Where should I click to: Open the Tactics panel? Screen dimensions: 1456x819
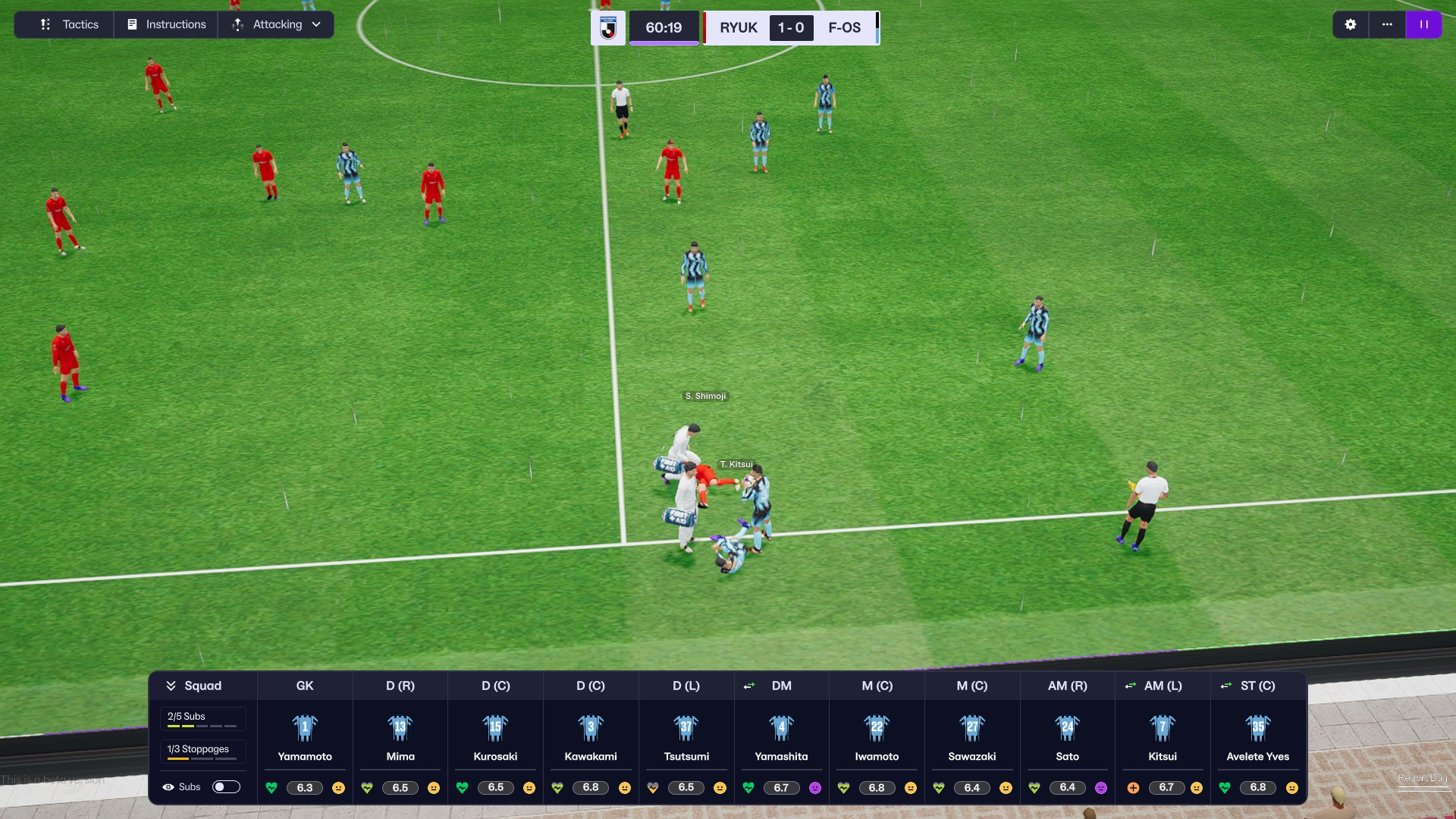69,24
